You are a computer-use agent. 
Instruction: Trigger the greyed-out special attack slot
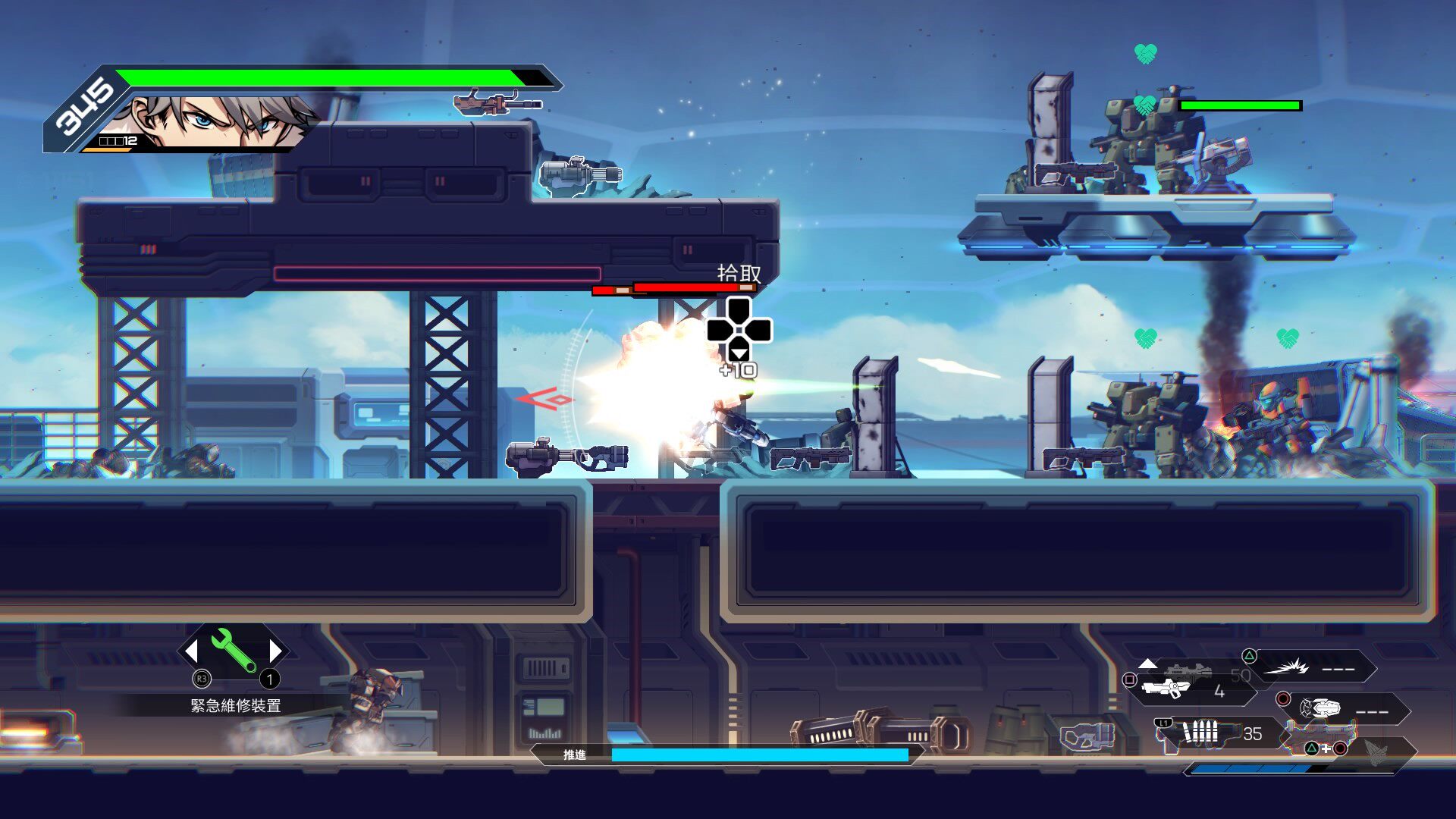pyautogui.click(x=1376, y=749)
